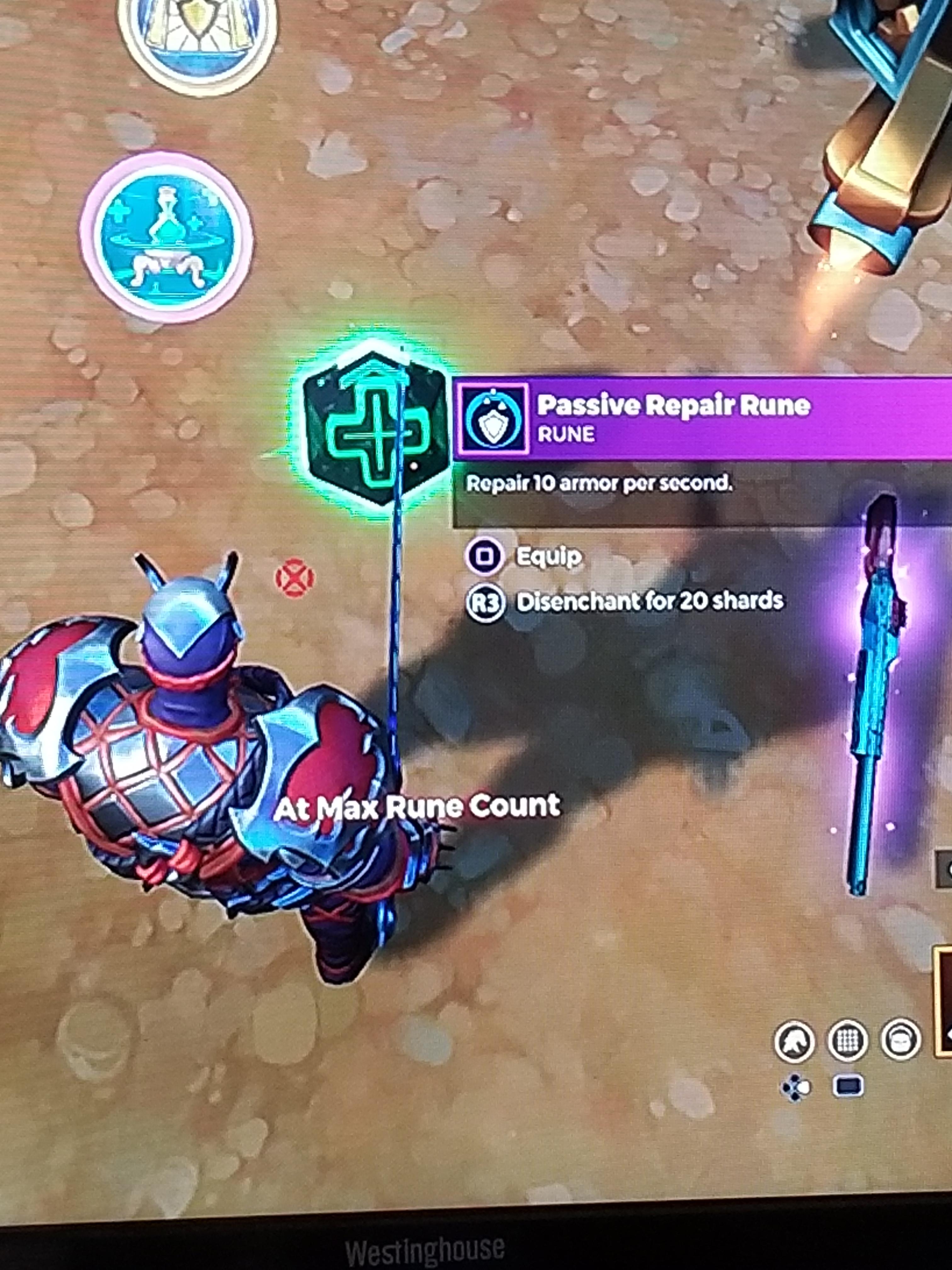Click the round face emote icon
Viewport: 952px width, 1270px height.
tap(900, 1038)
